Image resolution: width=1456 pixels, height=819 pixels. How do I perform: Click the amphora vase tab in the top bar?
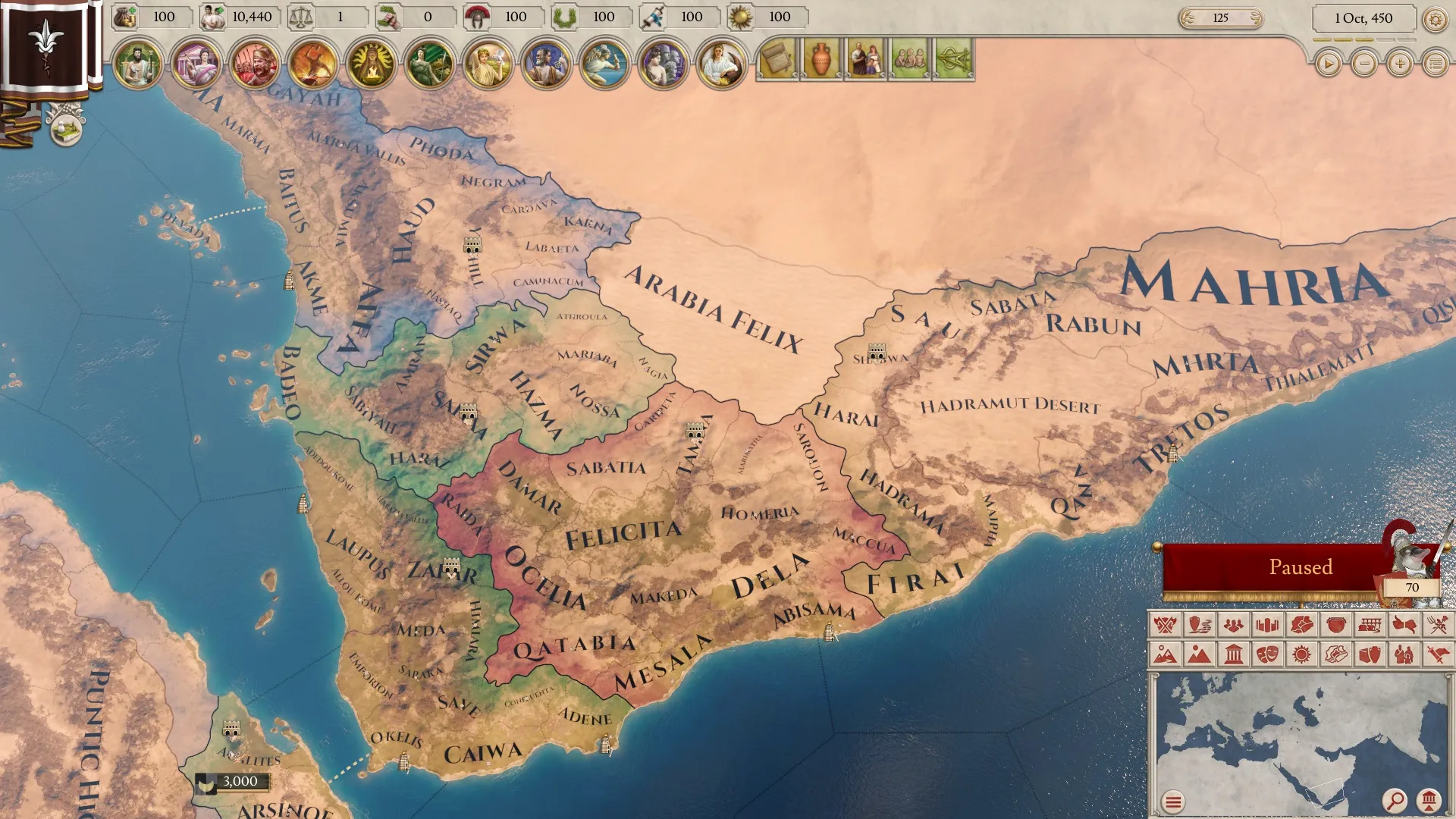point(821,59)
